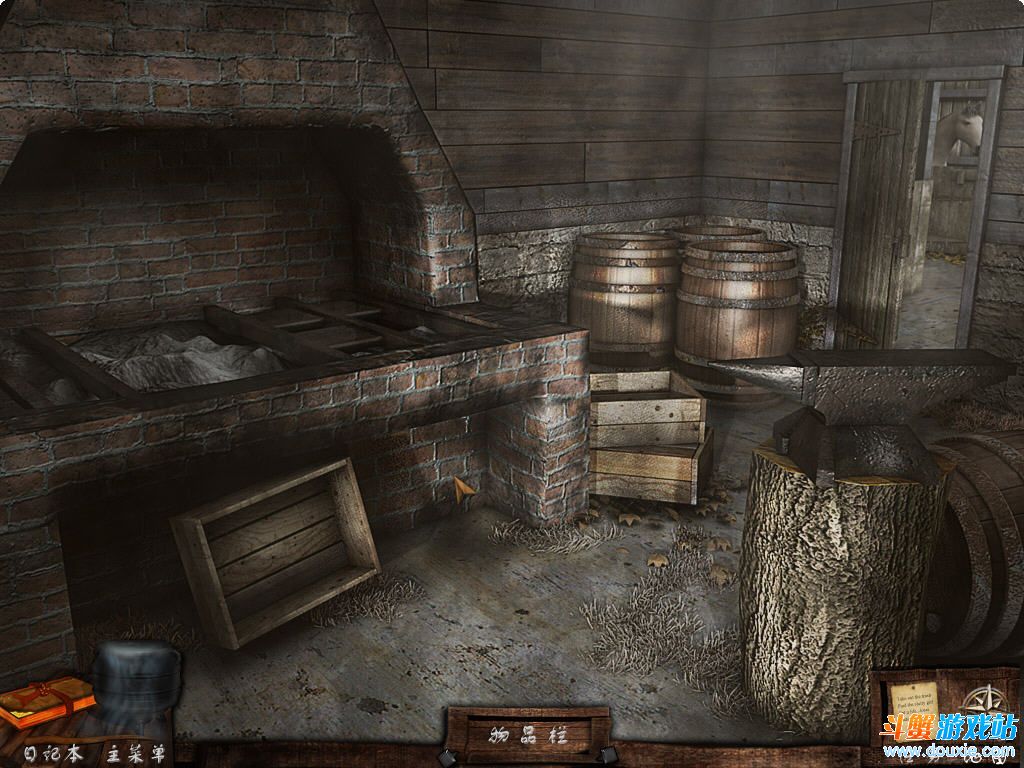Expand the inventory bar (物品栏)

click(528, 737)
